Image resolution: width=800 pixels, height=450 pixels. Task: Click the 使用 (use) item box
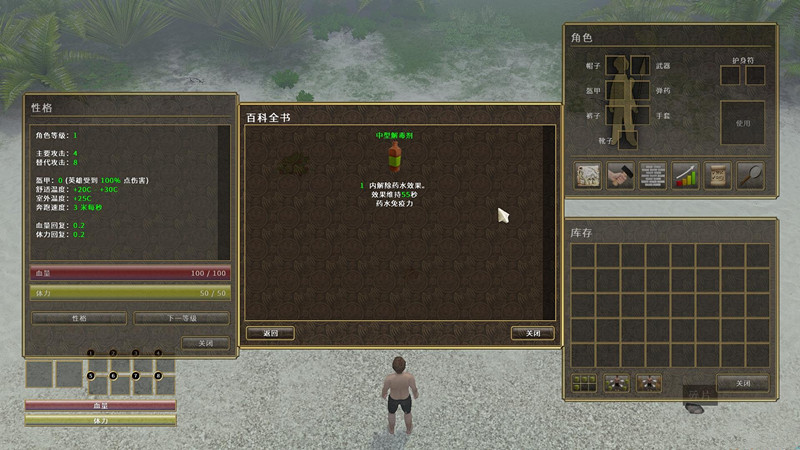pyautogui.click(x=742, y=123)
